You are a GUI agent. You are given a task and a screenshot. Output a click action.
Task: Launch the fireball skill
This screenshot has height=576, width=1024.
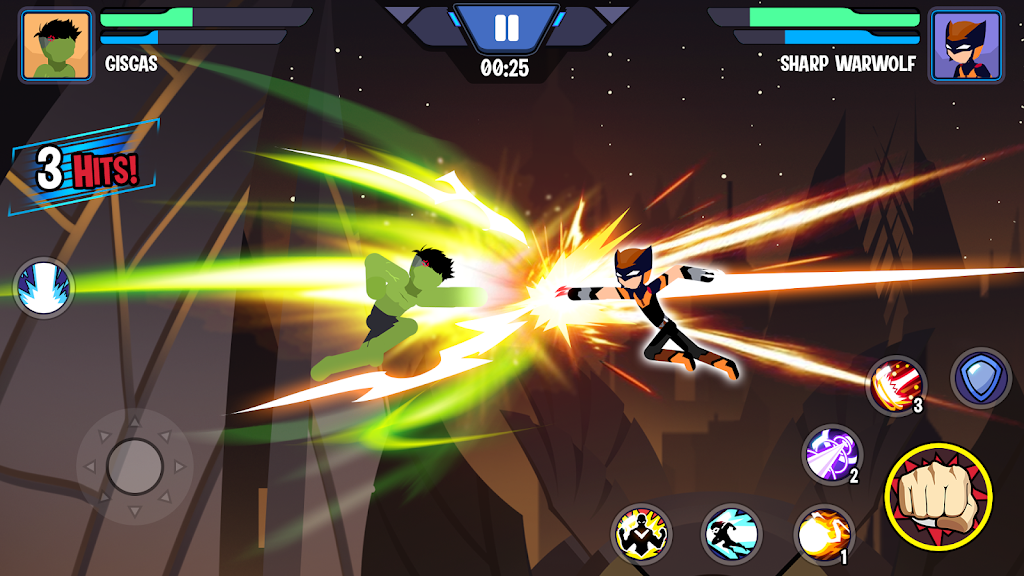[823, 534]
